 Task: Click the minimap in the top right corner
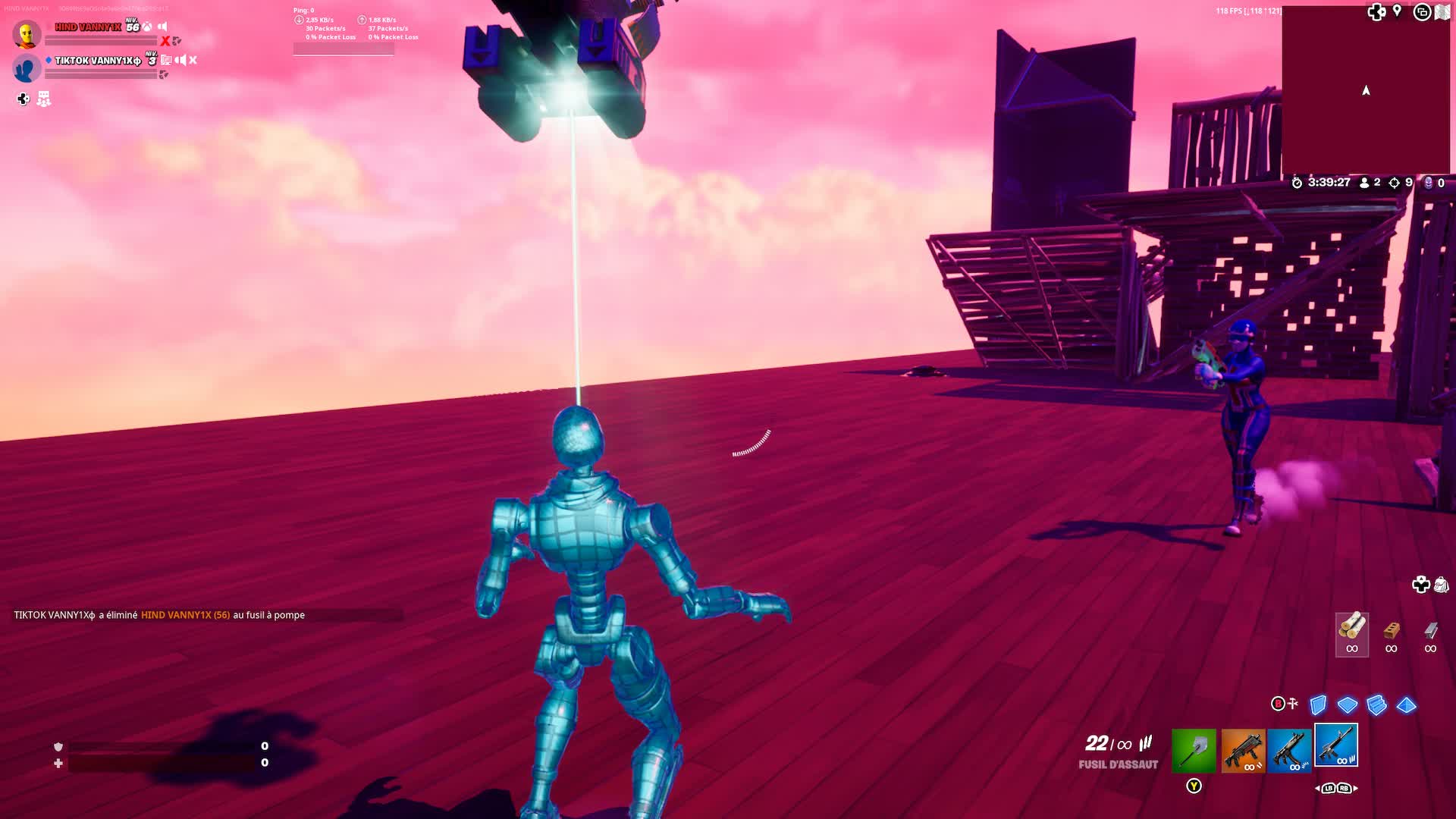pyautogui.click(x=1365, y=91)
